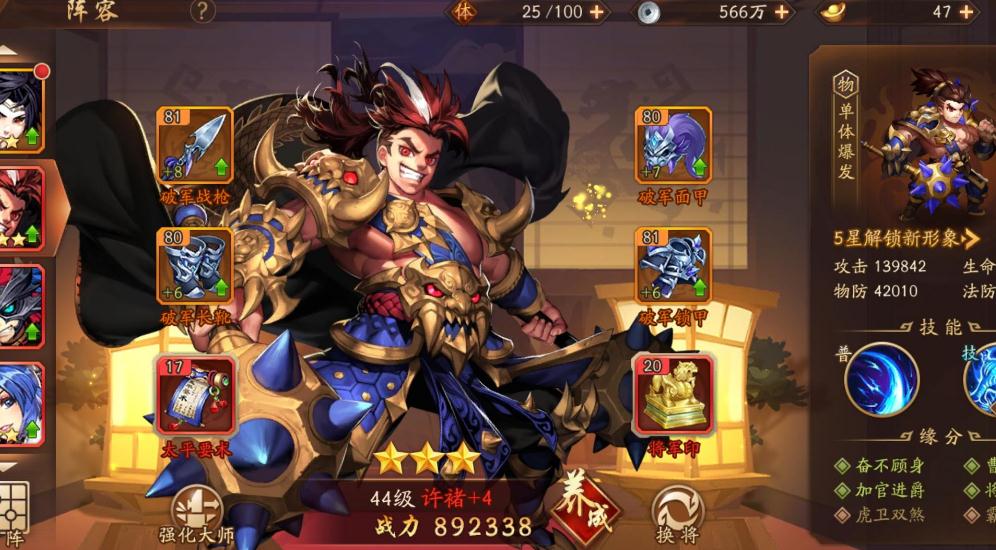Add silver coins with the plus button
This screenshot has height=550, width=996.
point(781,12)
